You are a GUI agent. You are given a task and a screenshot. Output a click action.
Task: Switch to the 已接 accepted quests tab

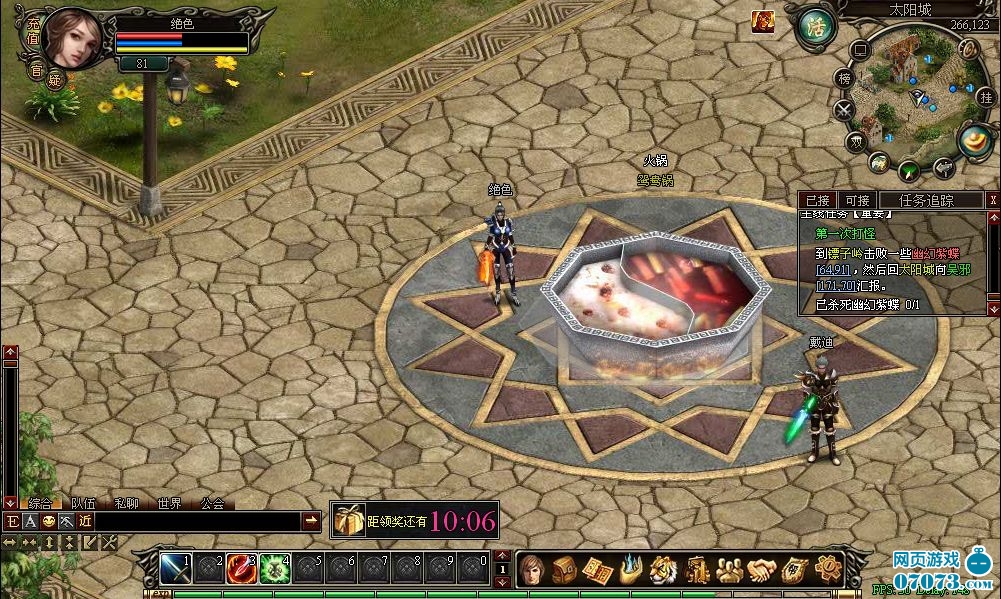click(x=818, y=200)
